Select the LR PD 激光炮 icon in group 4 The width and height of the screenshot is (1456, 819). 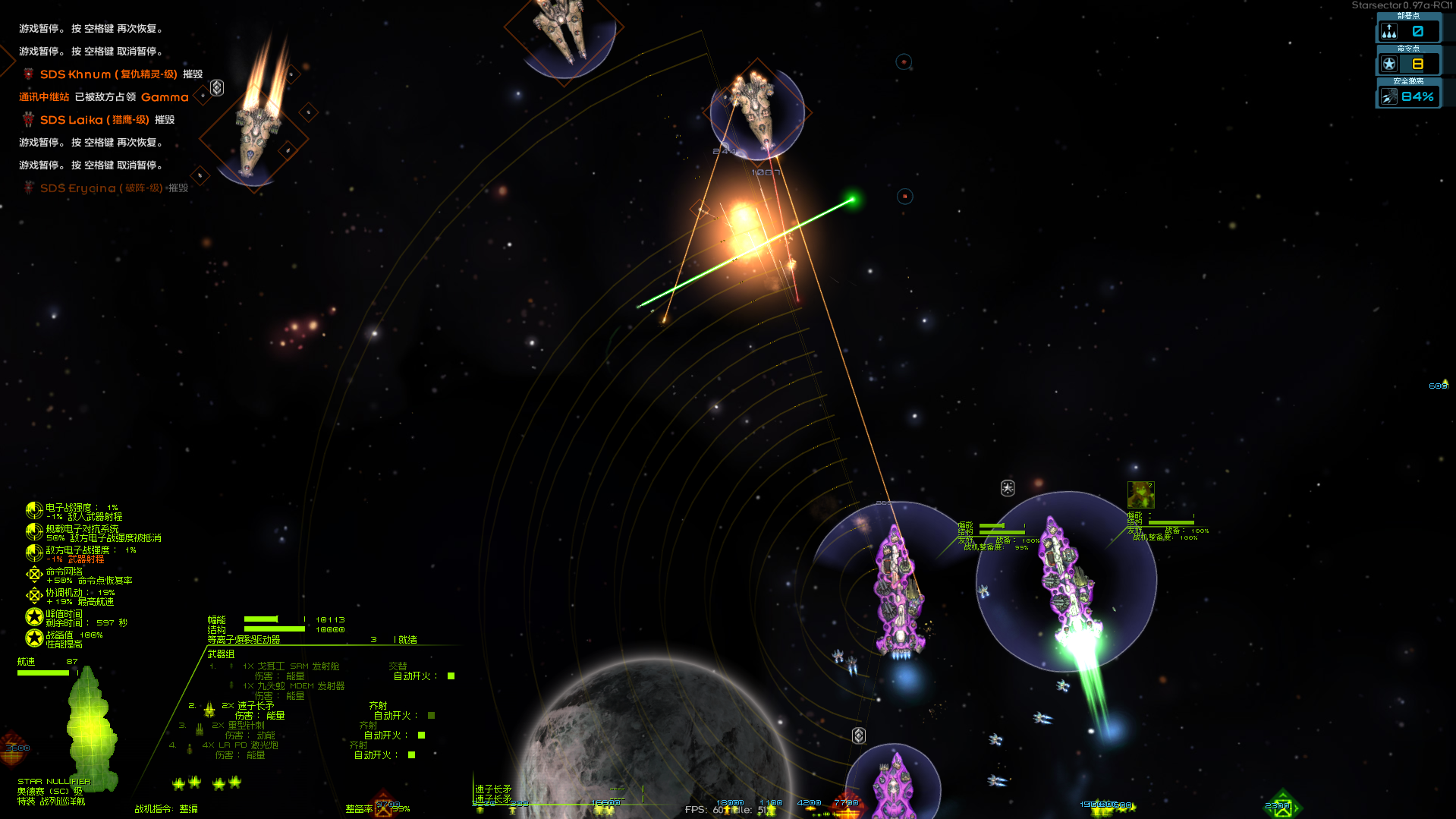pyautogui.click(x=189, y=748)
